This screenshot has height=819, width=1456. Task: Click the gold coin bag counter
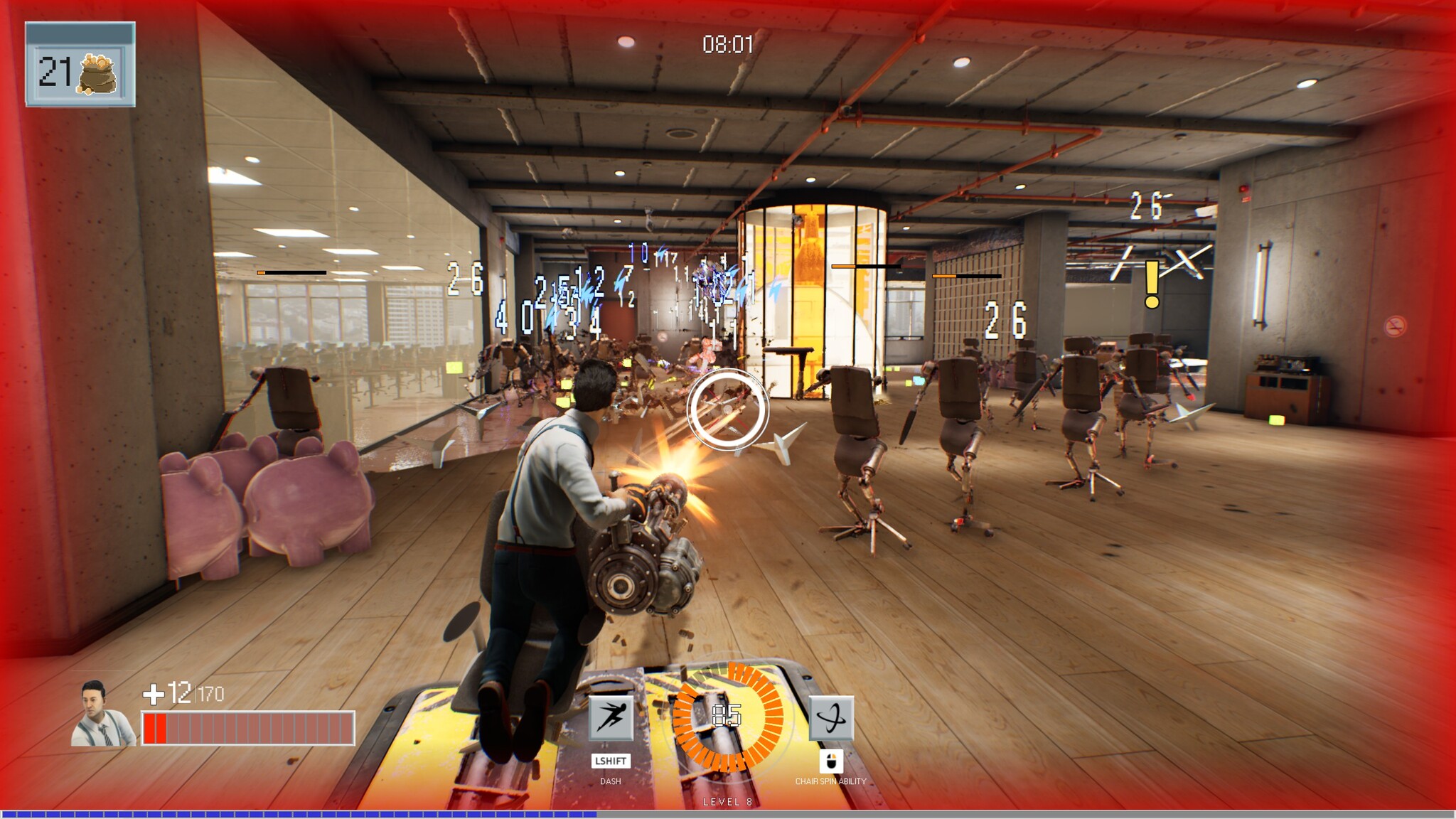coord(80,71)
